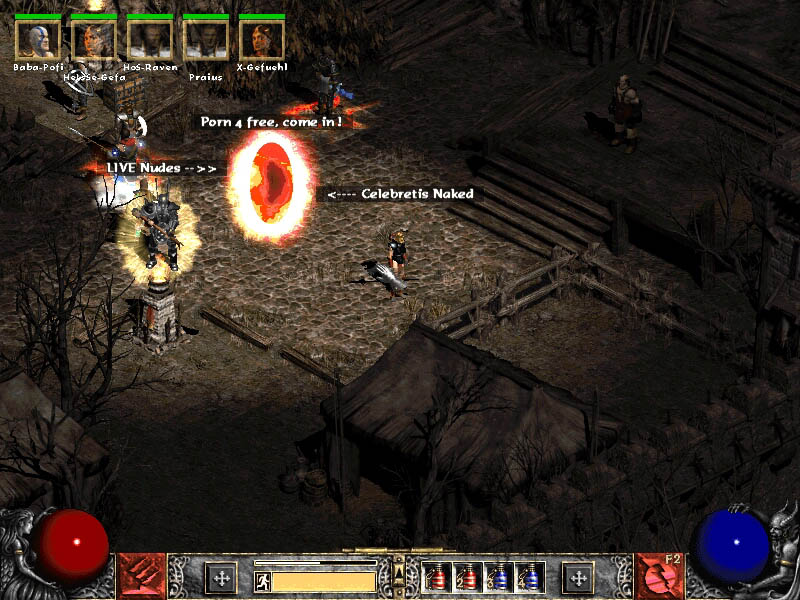Screen dimensions: 800x600
Task: Open the right-click skill selector marked F2
Action: pyautogui.click(x=658, y=576)
